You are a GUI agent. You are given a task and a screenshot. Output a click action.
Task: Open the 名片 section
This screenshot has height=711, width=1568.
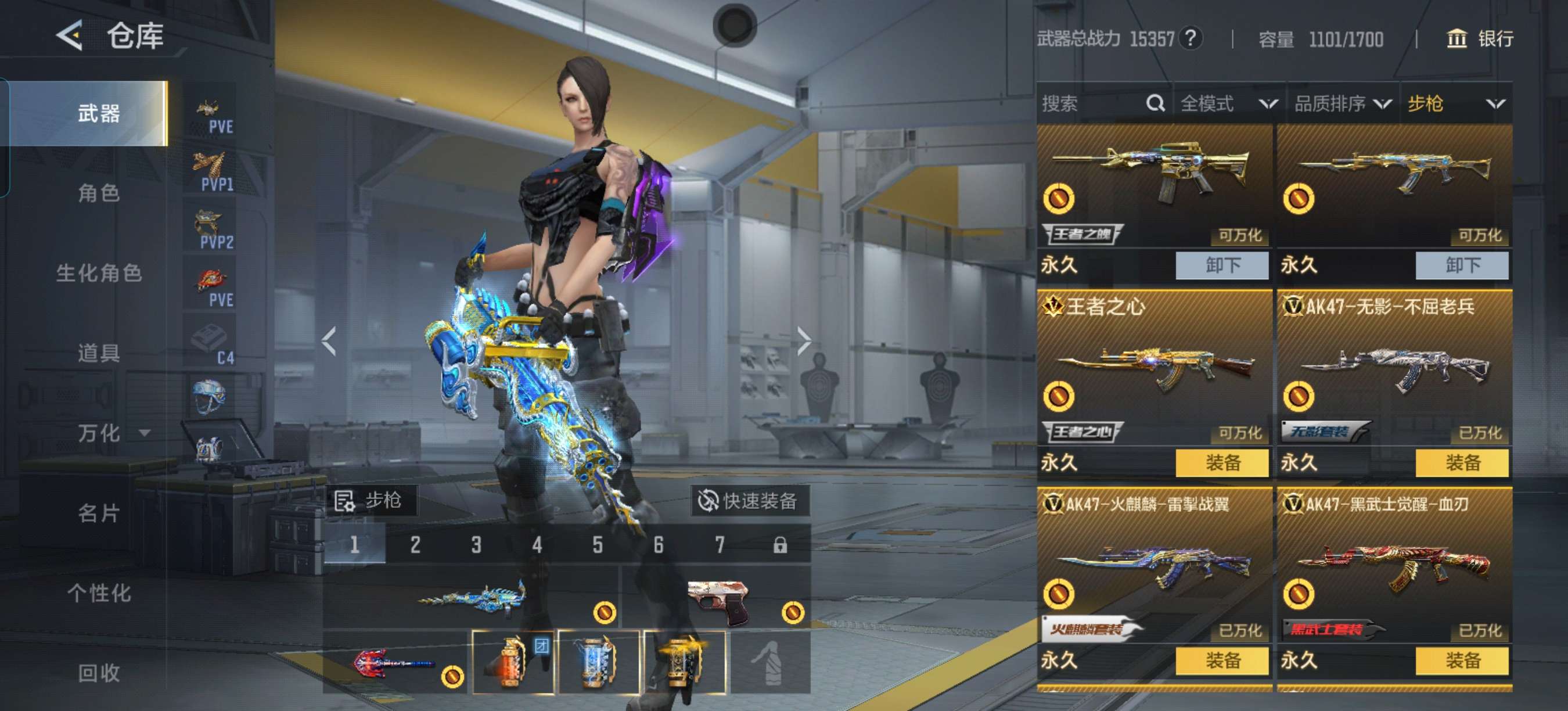click(99, 513)
